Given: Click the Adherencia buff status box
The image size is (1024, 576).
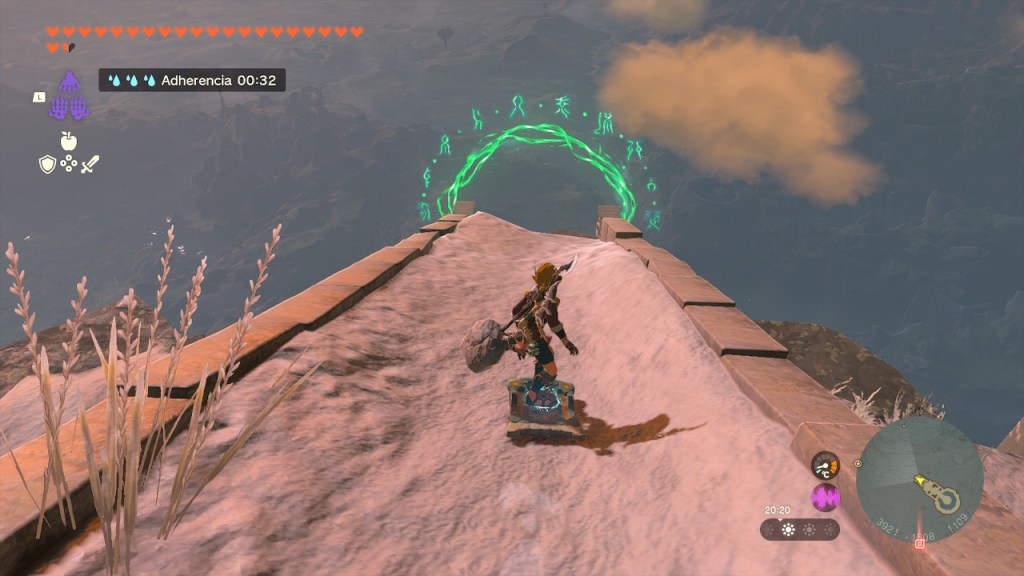Looking at the screenshot, I should pyautogui.click(x=191, y=80).
